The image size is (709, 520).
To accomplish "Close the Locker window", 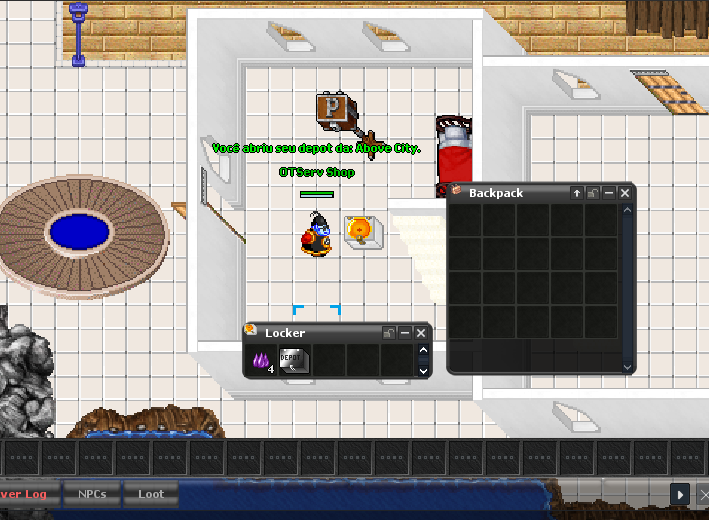I will [x=421, y=333].
